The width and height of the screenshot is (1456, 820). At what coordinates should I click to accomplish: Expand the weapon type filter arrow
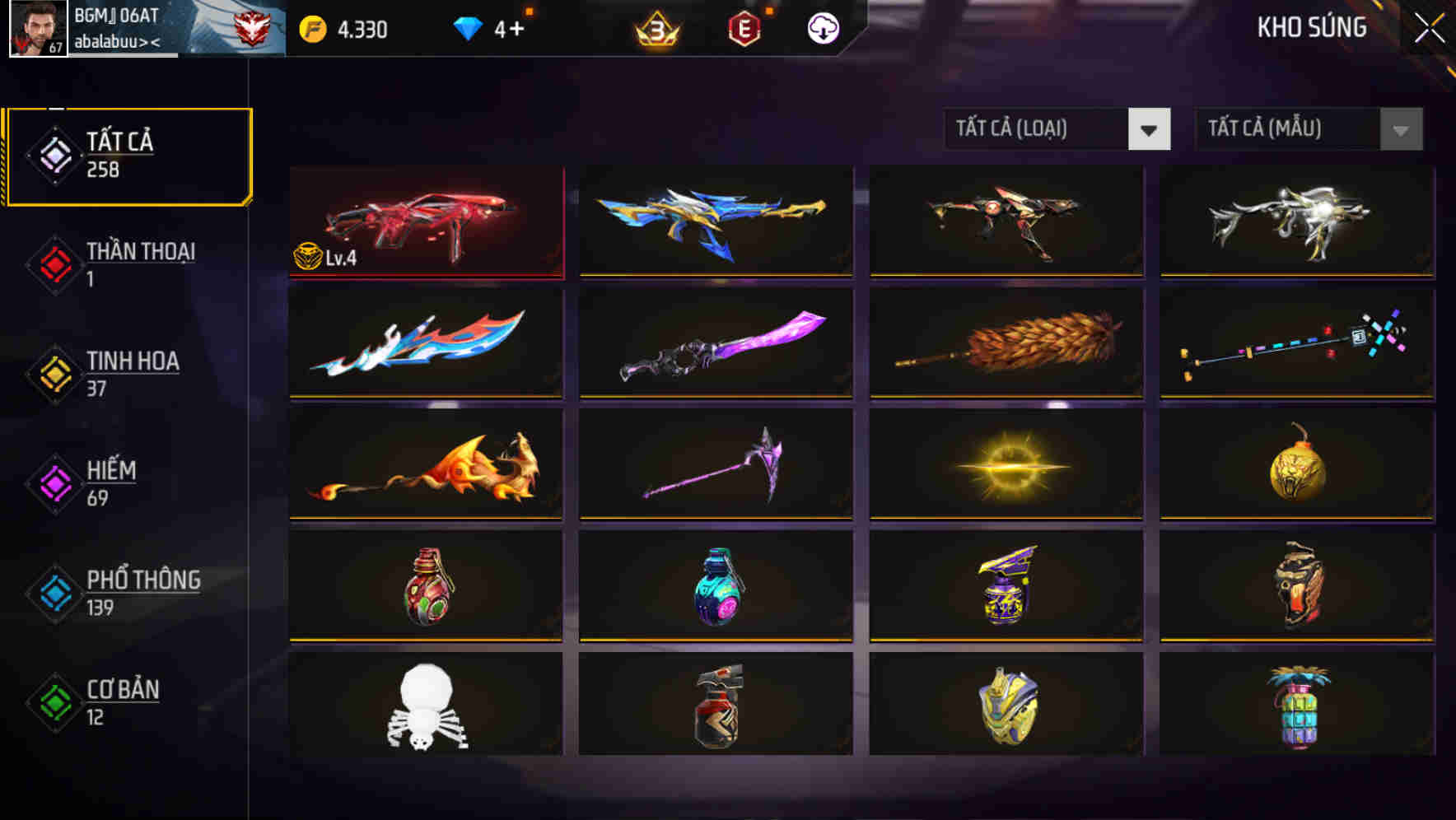coord(1149,129)
